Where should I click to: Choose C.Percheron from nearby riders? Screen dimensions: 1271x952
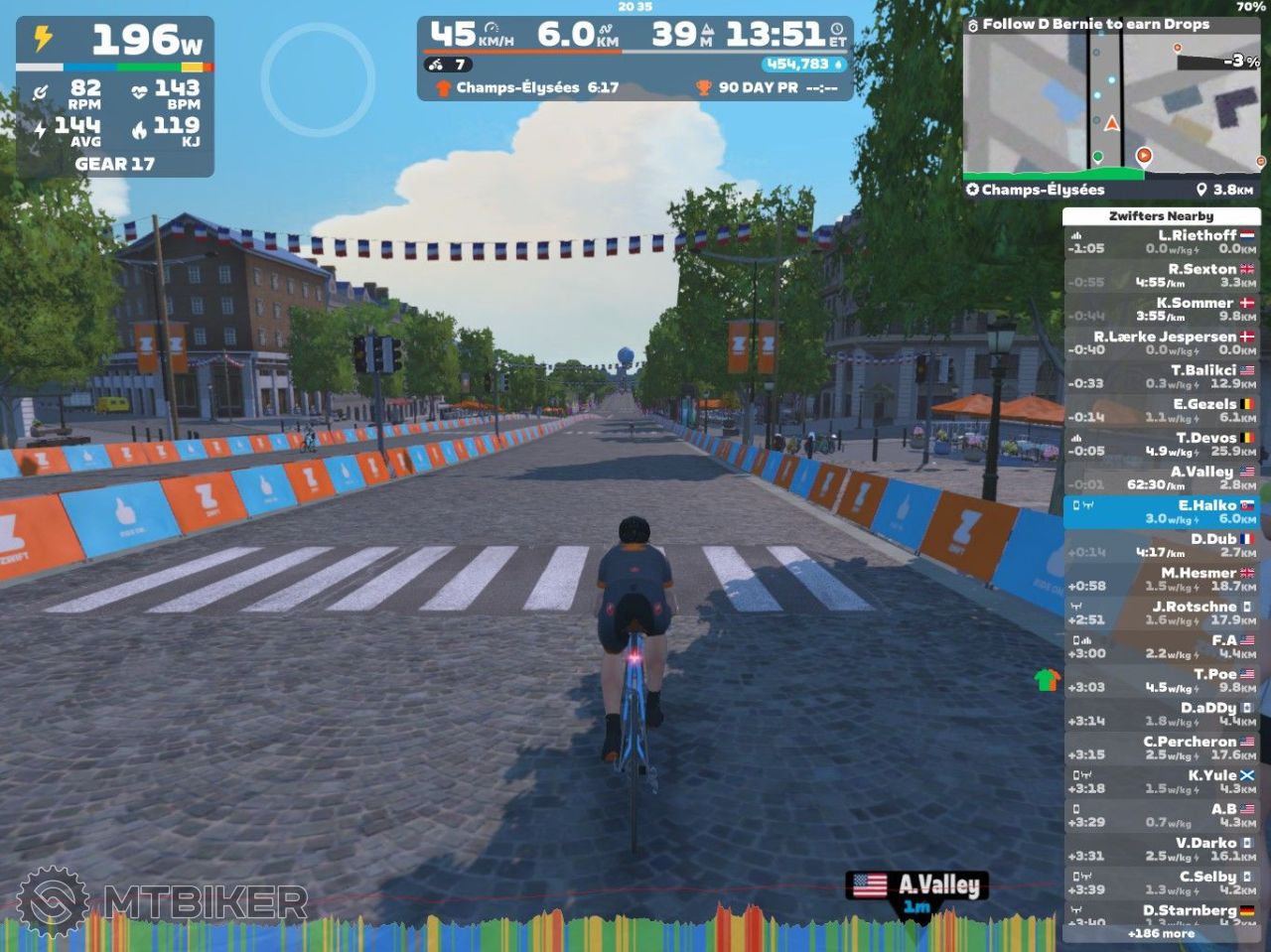(1161, 748)
